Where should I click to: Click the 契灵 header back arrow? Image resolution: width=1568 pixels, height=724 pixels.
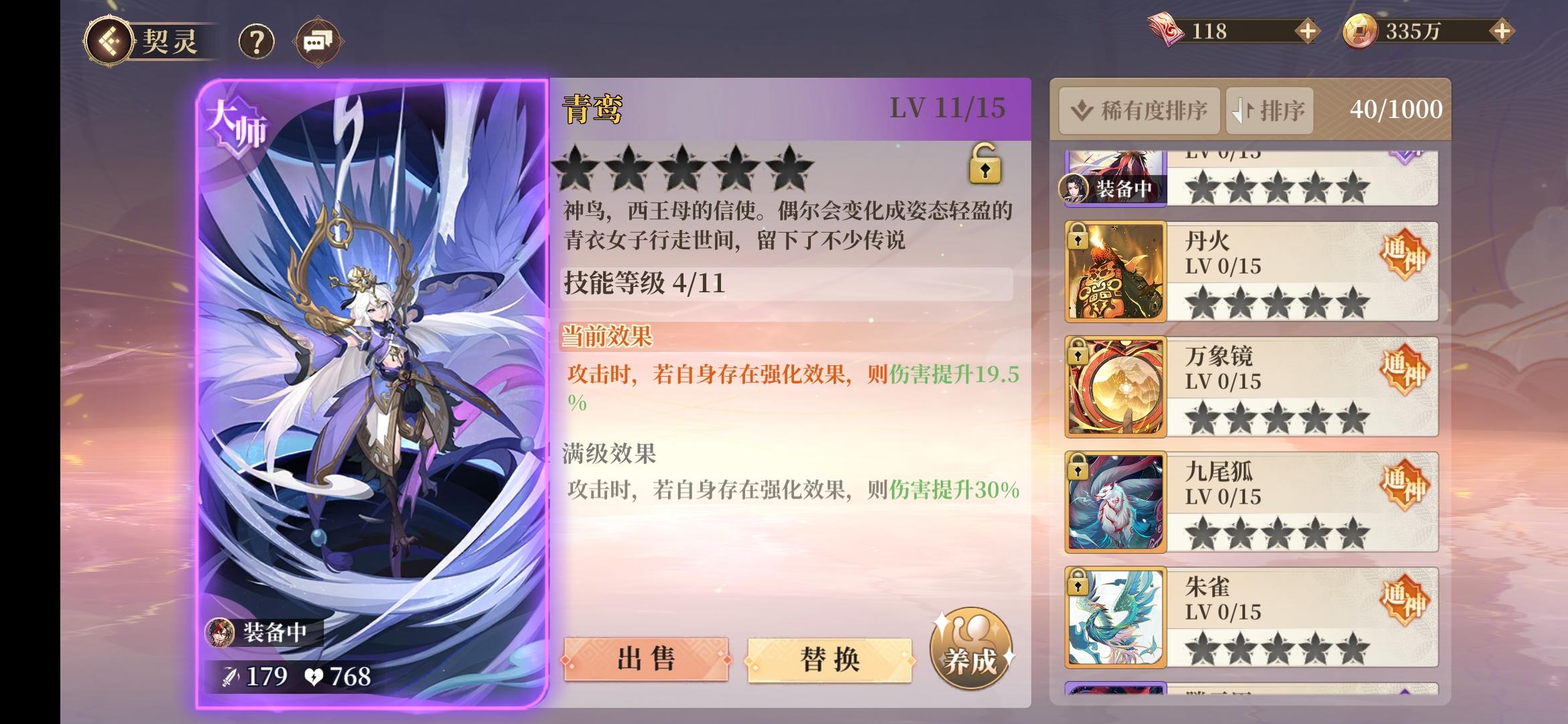tap(109, 40)
